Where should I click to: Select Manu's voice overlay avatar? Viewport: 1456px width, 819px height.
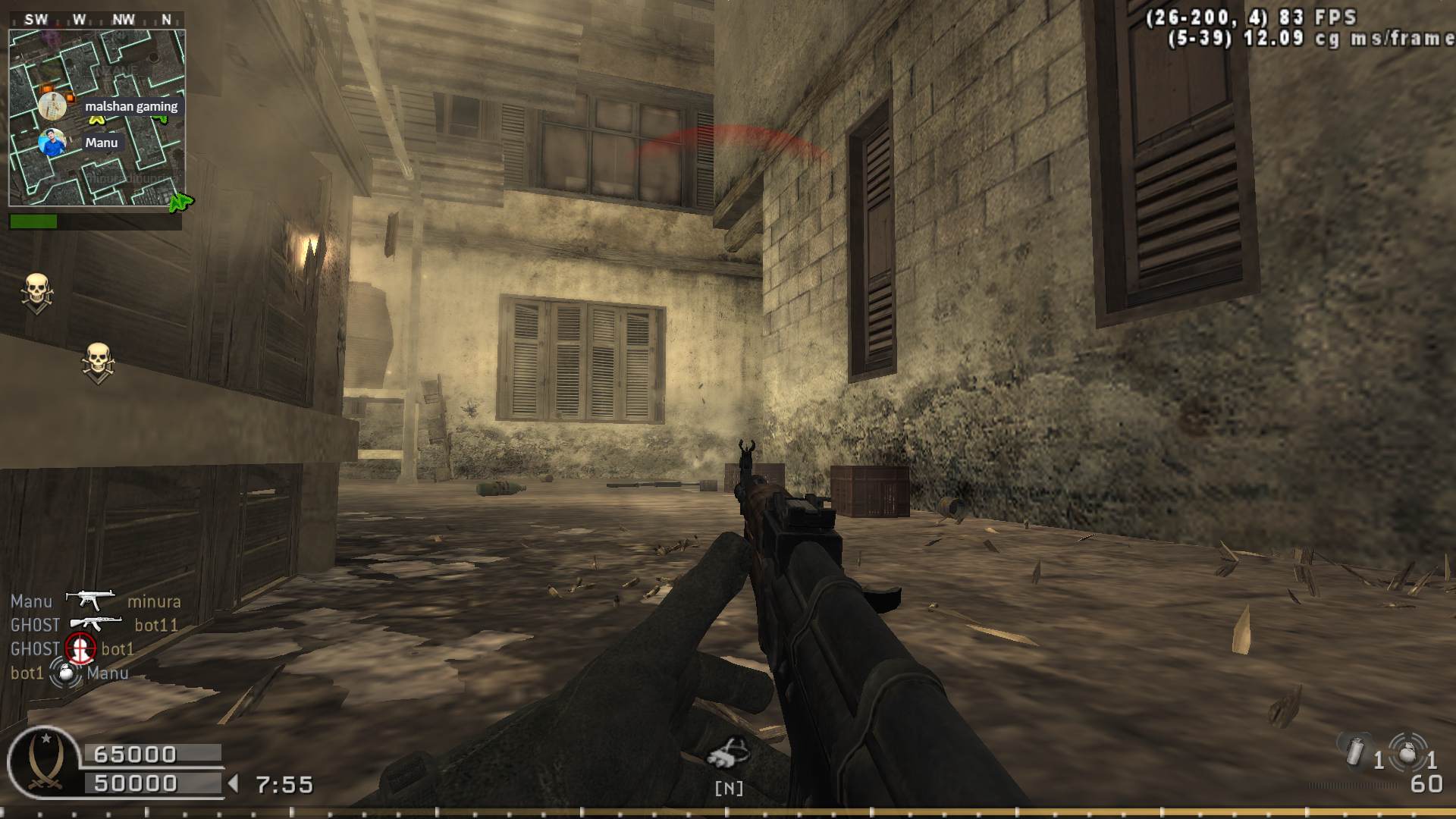click(52, 143)
